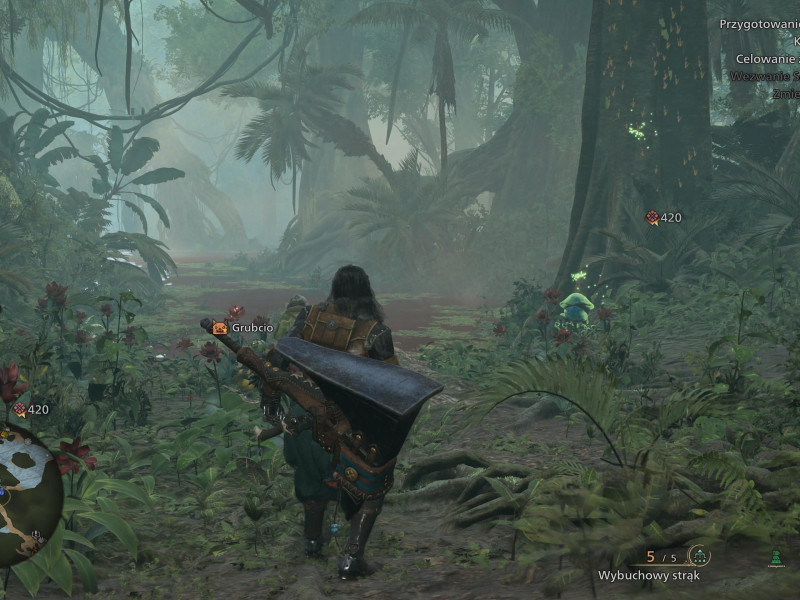Select the Wybuchowy strąk slinger ammo icon
The width and height of the screenshot is (800, 600).
699,556
